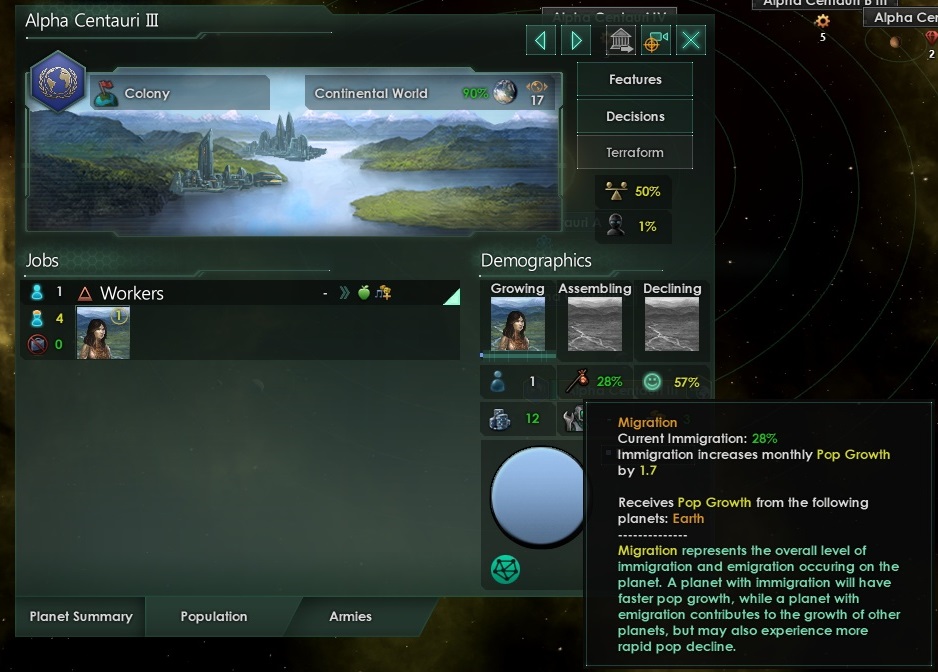This screenshot has width=938, height=672.
Task: Go to the previous planet arrow
Action: point(541,40)
